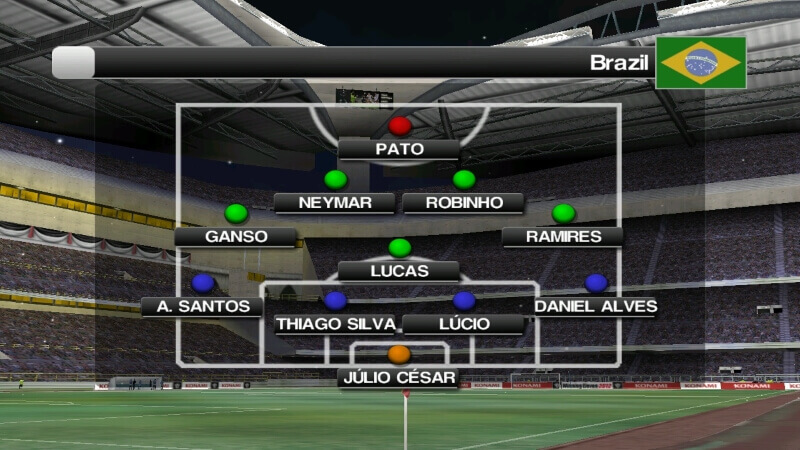The width and height of the screenshot is (800, 450).
Task: Choose Daniel Alves in the lineup
Action: [x=595, y=307]
